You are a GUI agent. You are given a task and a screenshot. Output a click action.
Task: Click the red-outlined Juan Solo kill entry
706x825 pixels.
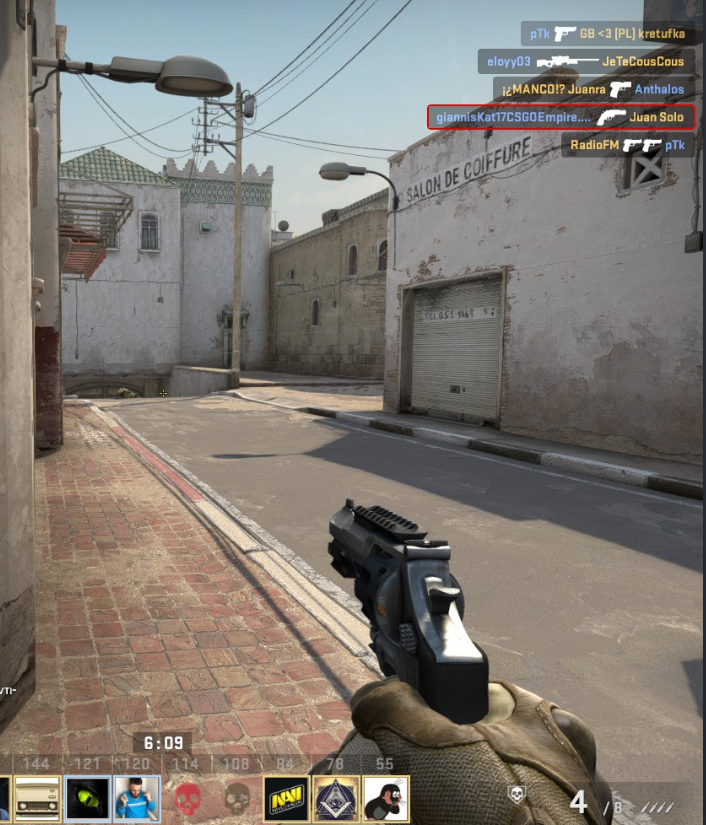(560, 117)
